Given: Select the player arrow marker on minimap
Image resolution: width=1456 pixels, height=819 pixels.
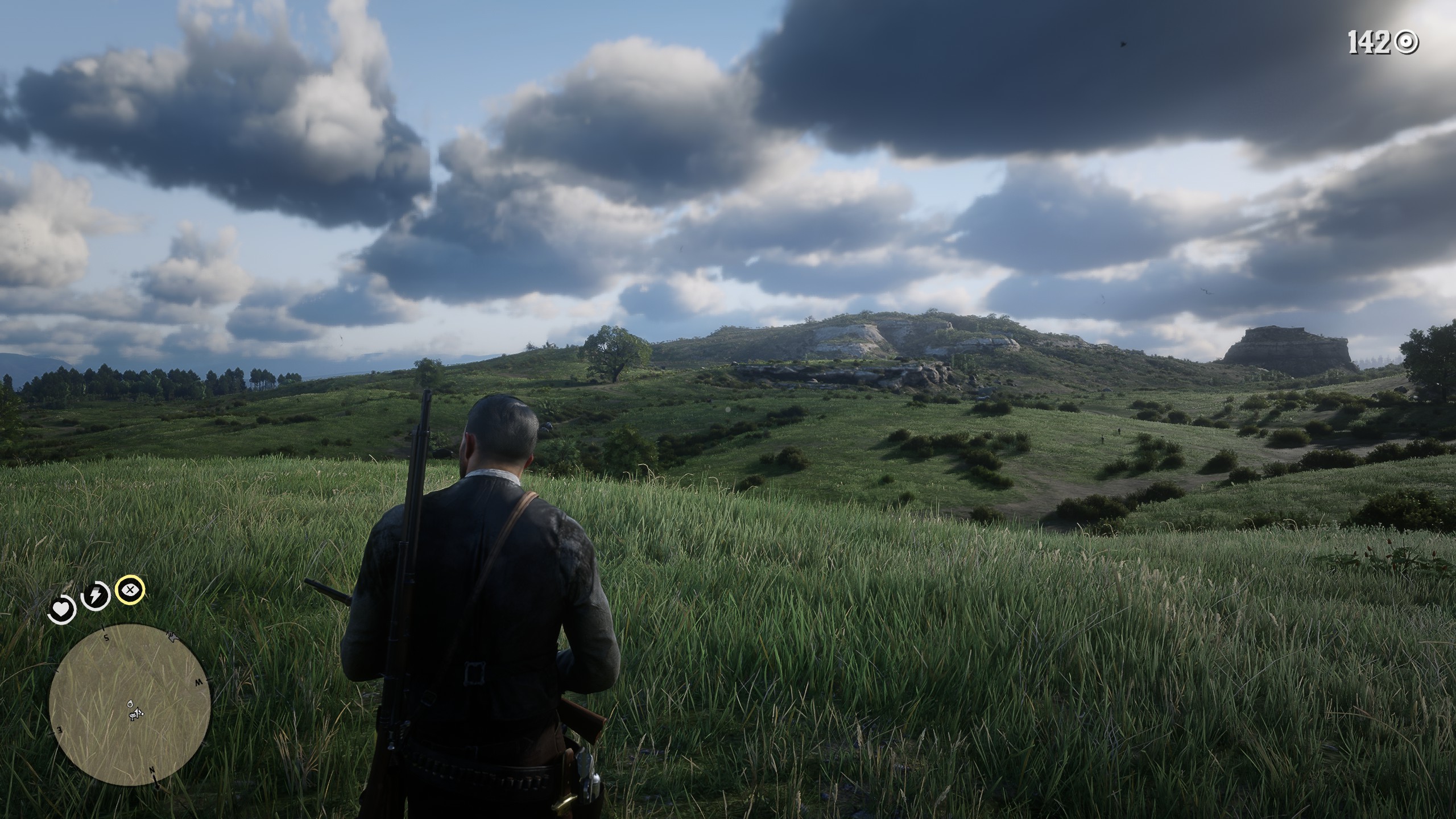Looking at the screenshot, I should pyautogui.click(x=137, y=712).
